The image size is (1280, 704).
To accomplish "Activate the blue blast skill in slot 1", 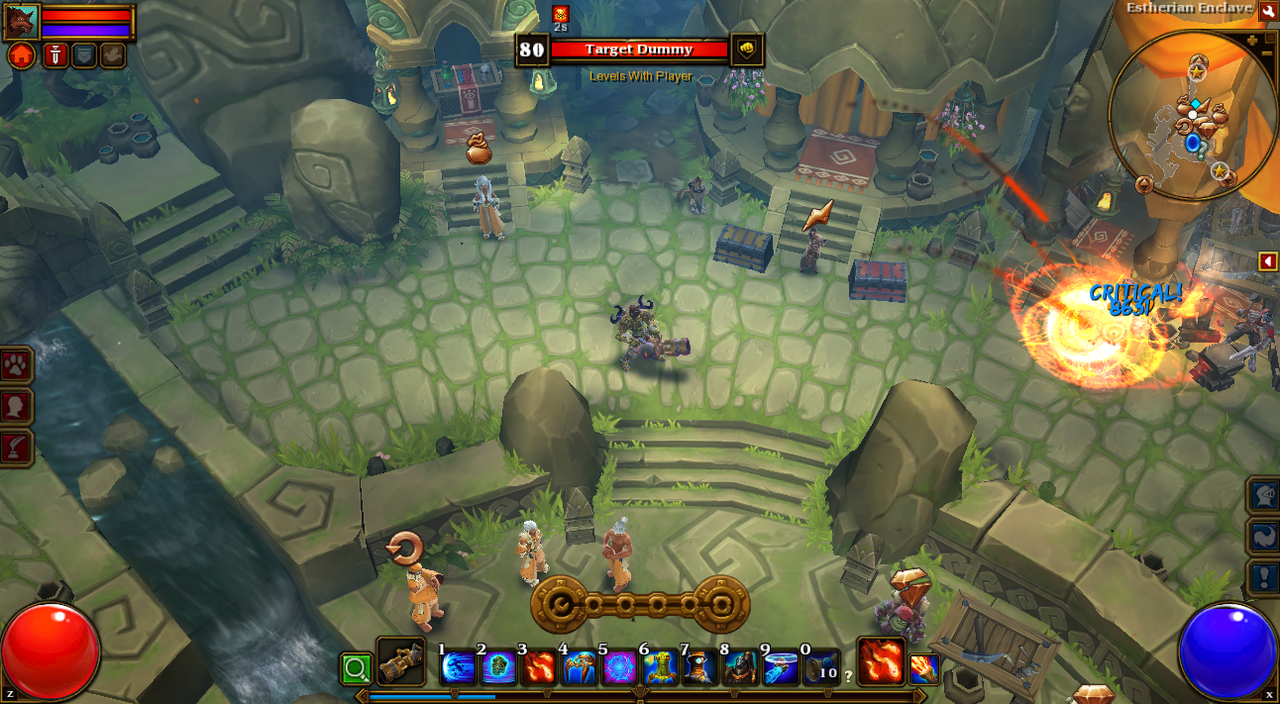I will pos(458,667).
